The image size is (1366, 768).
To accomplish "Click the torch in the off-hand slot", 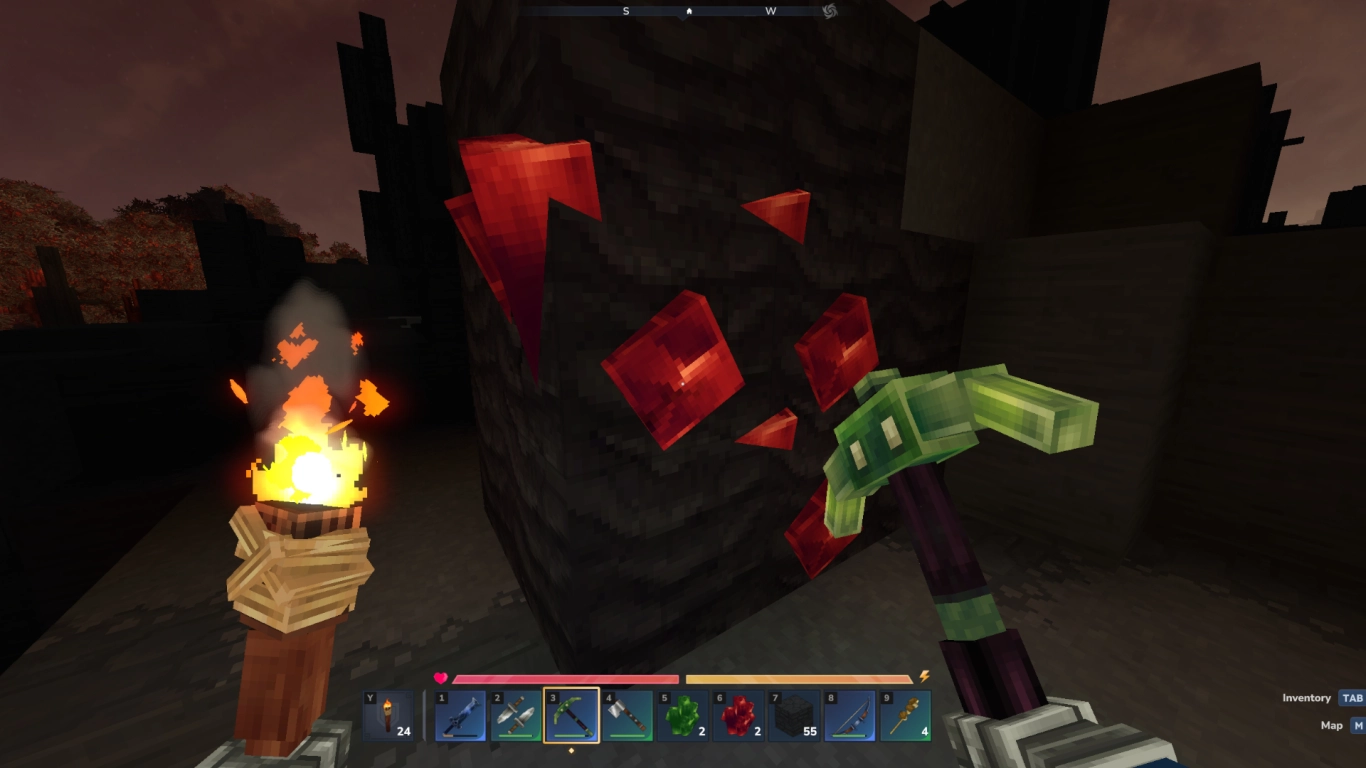I will tap(389, 715).
